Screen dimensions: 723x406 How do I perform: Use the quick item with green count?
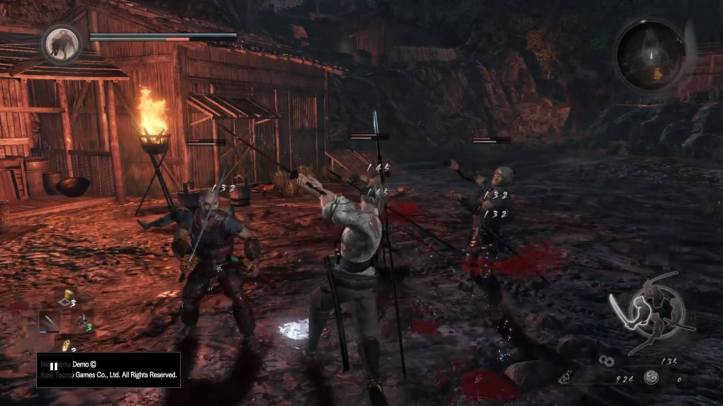(x=82, y=322)
